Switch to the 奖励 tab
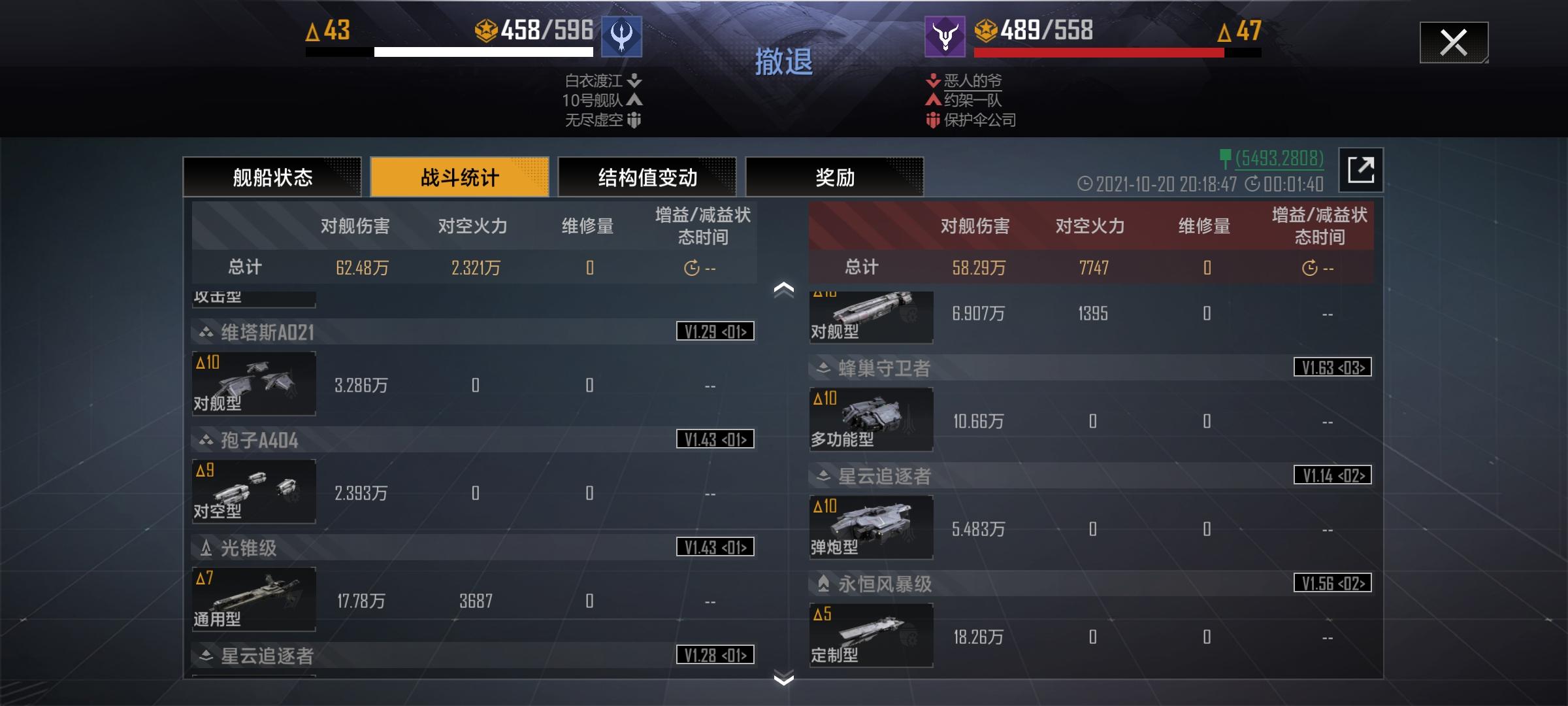This screenshot has width=1568, height=706. pos(835,176)
